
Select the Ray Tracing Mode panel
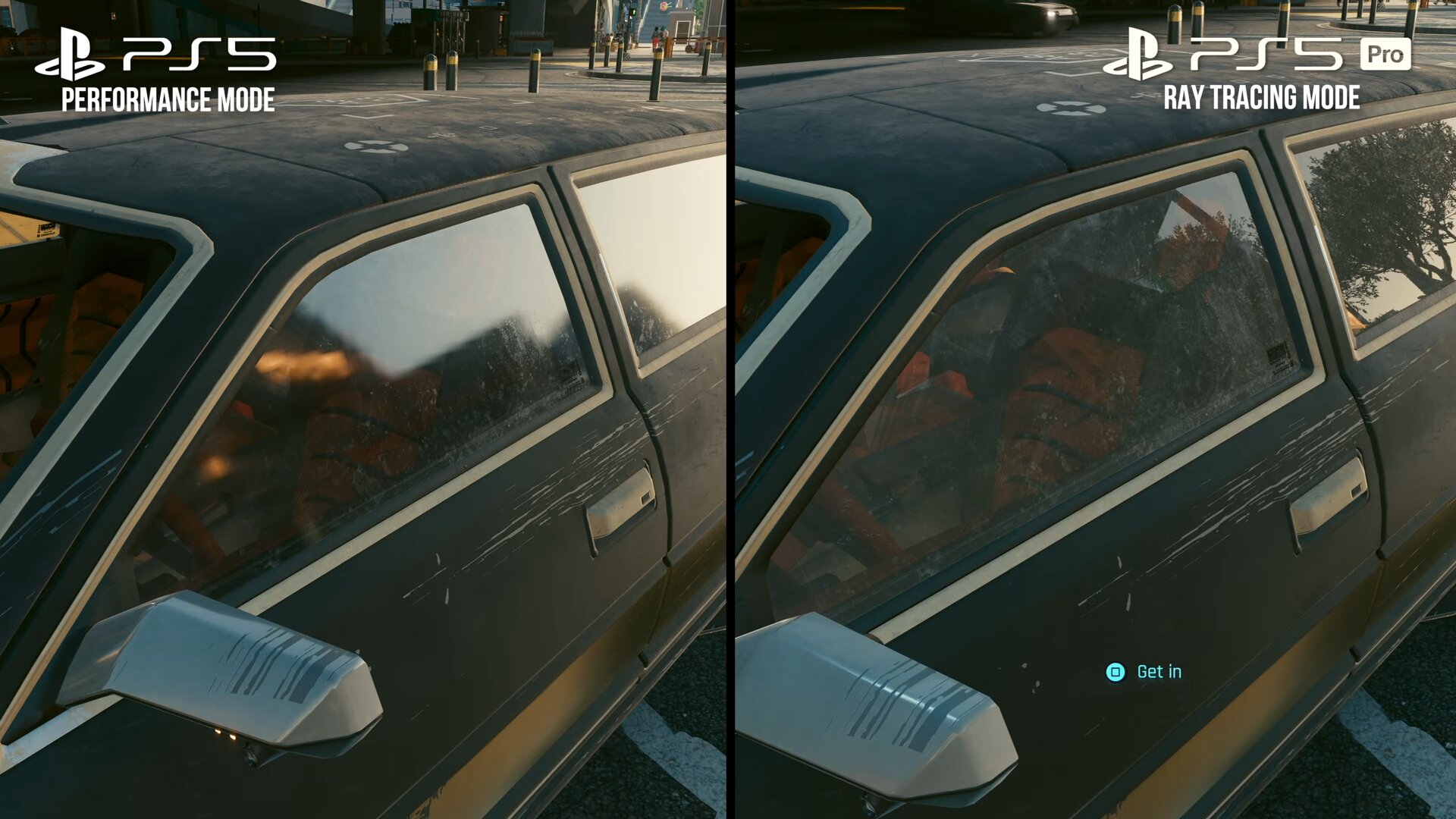[1092, 409]
